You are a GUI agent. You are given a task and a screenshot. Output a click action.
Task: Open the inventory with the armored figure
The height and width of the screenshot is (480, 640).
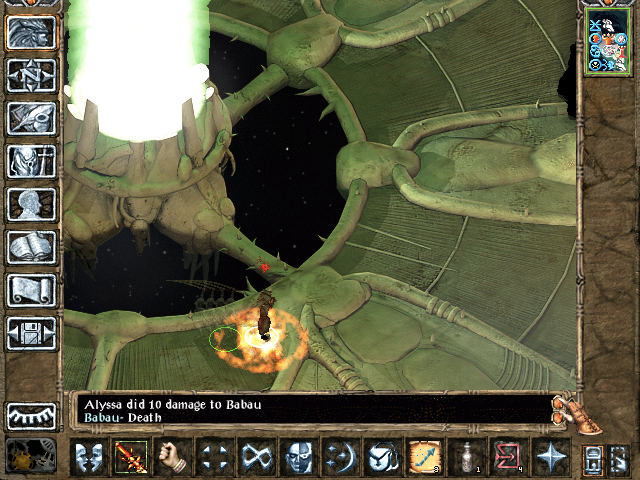click(x=31, y=161)
